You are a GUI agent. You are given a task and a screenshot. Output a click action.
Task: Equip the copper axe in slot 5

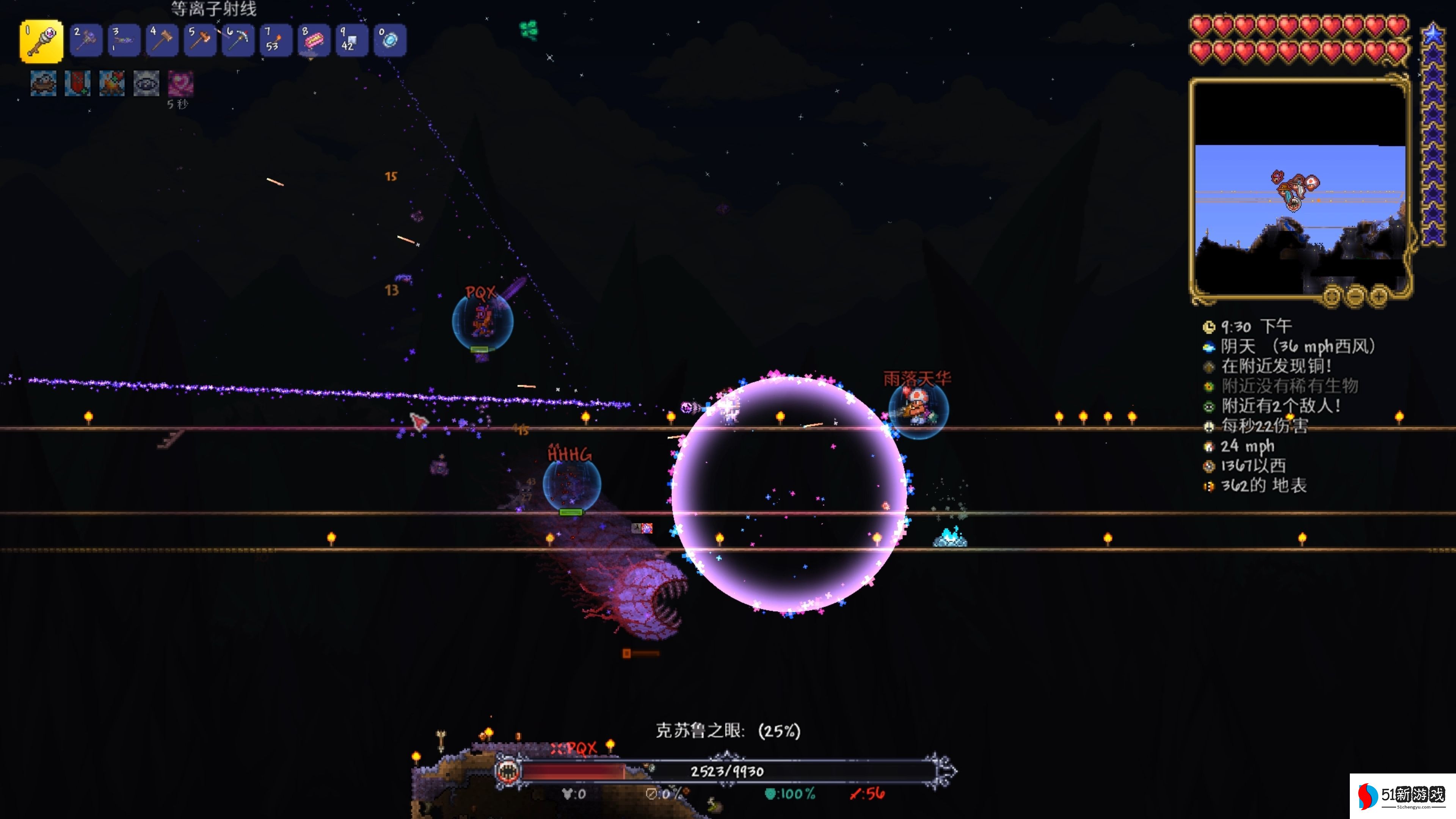[200, 41]
